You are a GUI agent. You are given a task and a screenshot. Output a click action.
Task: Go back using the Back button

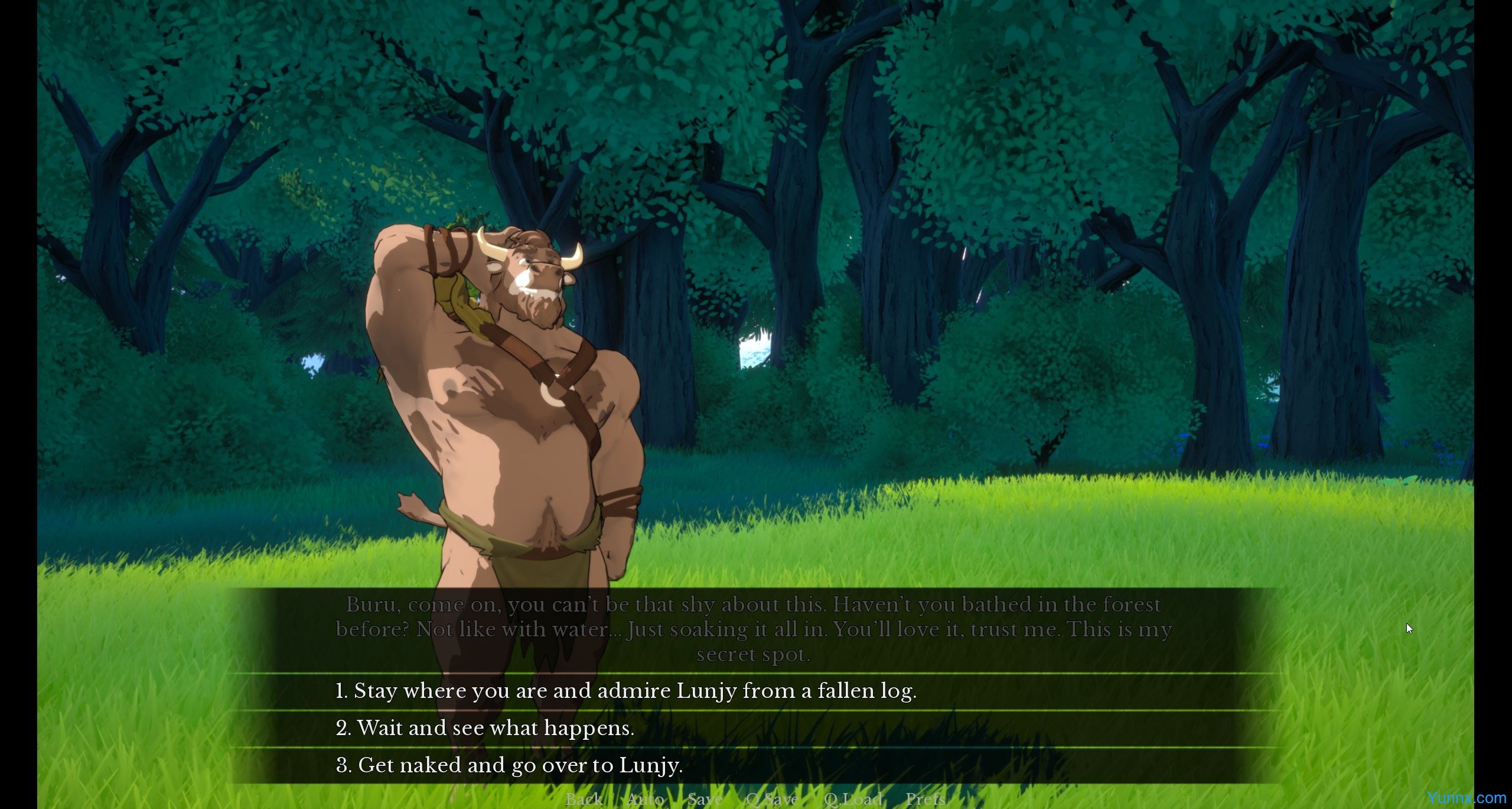(x=584, y=800)
